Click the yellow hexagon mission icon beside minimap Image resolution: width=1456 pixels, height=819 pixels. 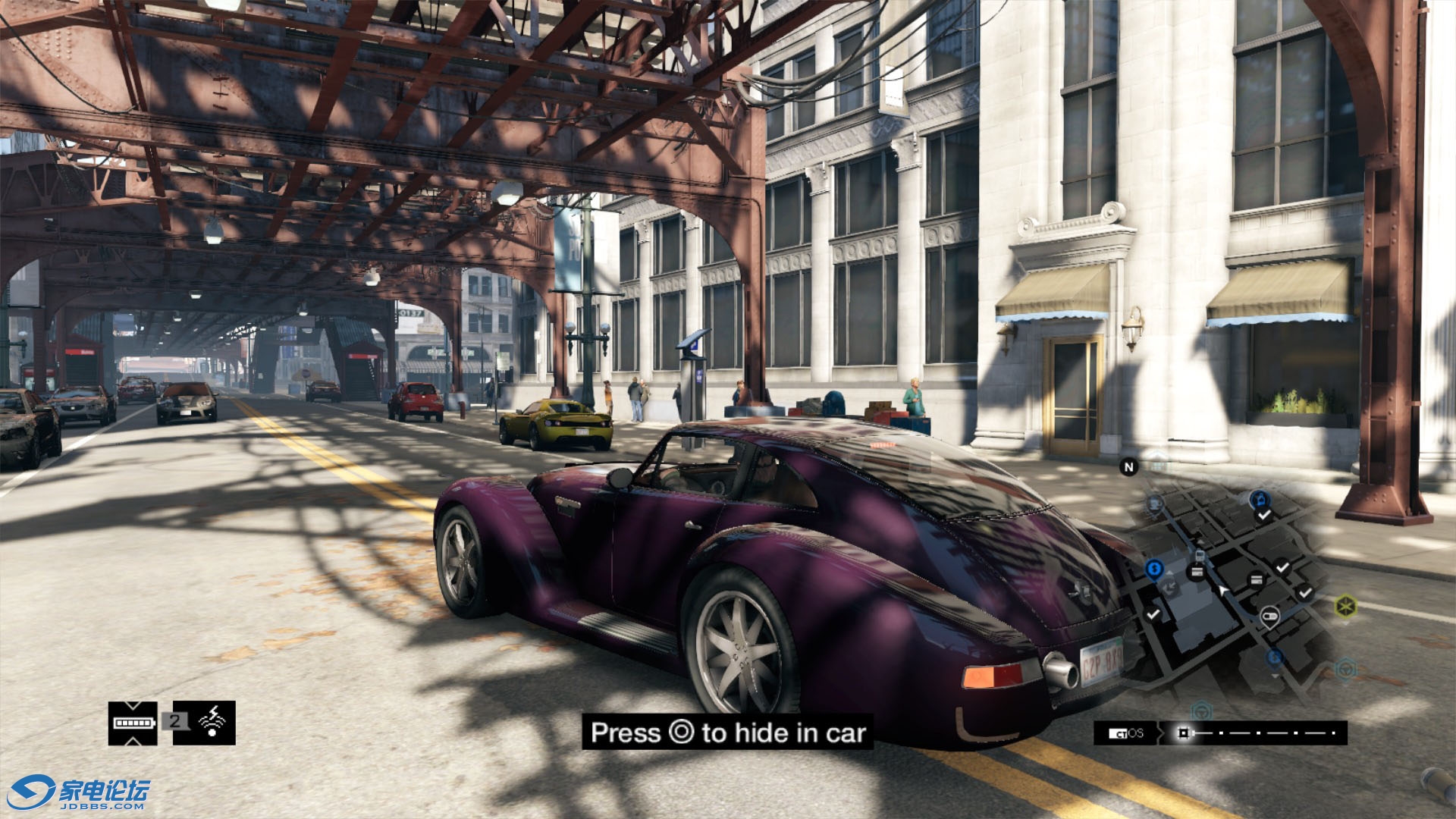pos(1346,605)
